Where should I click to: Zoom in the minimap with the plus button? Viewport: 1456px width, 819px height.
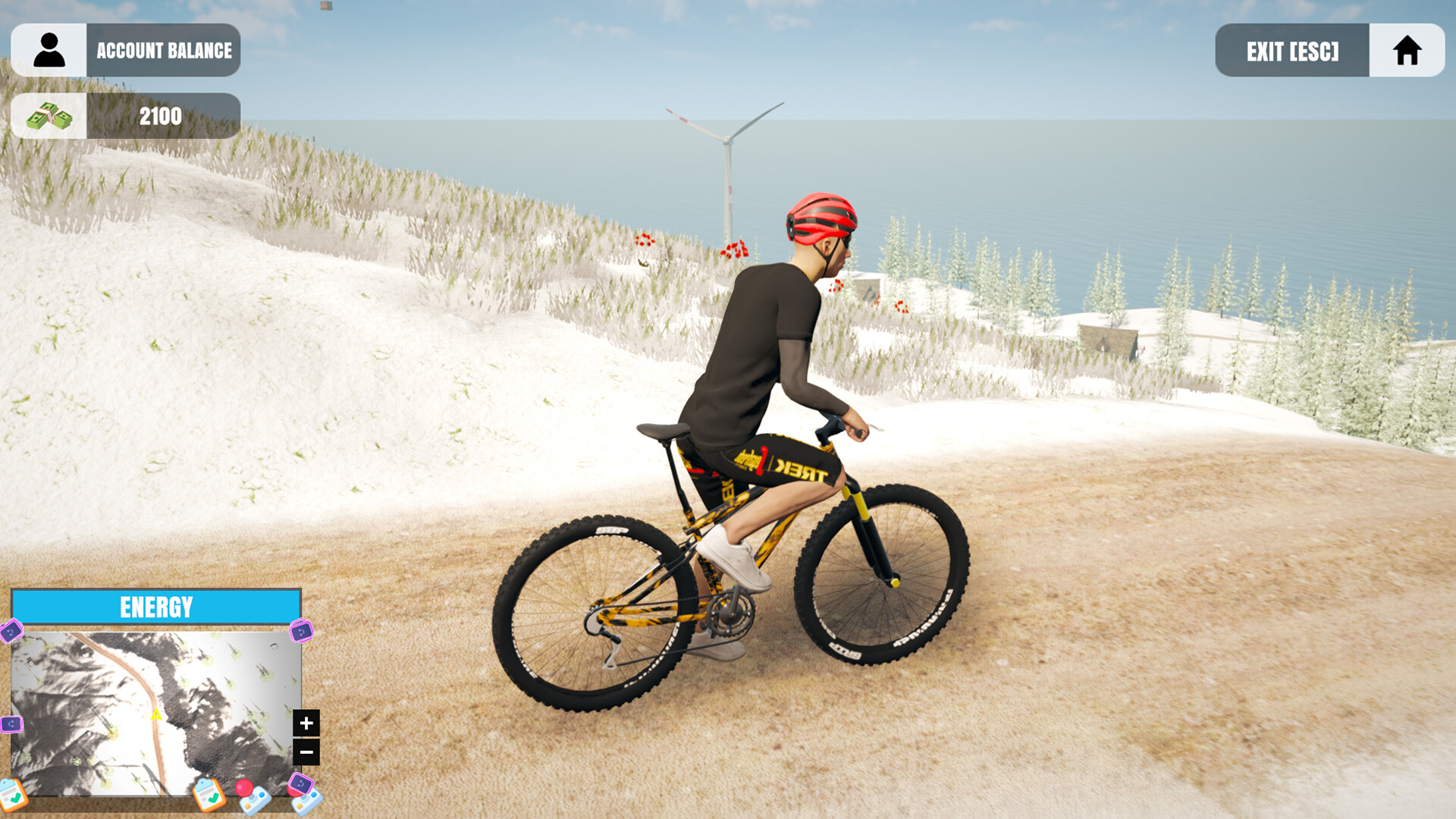[x=306, y=723]
